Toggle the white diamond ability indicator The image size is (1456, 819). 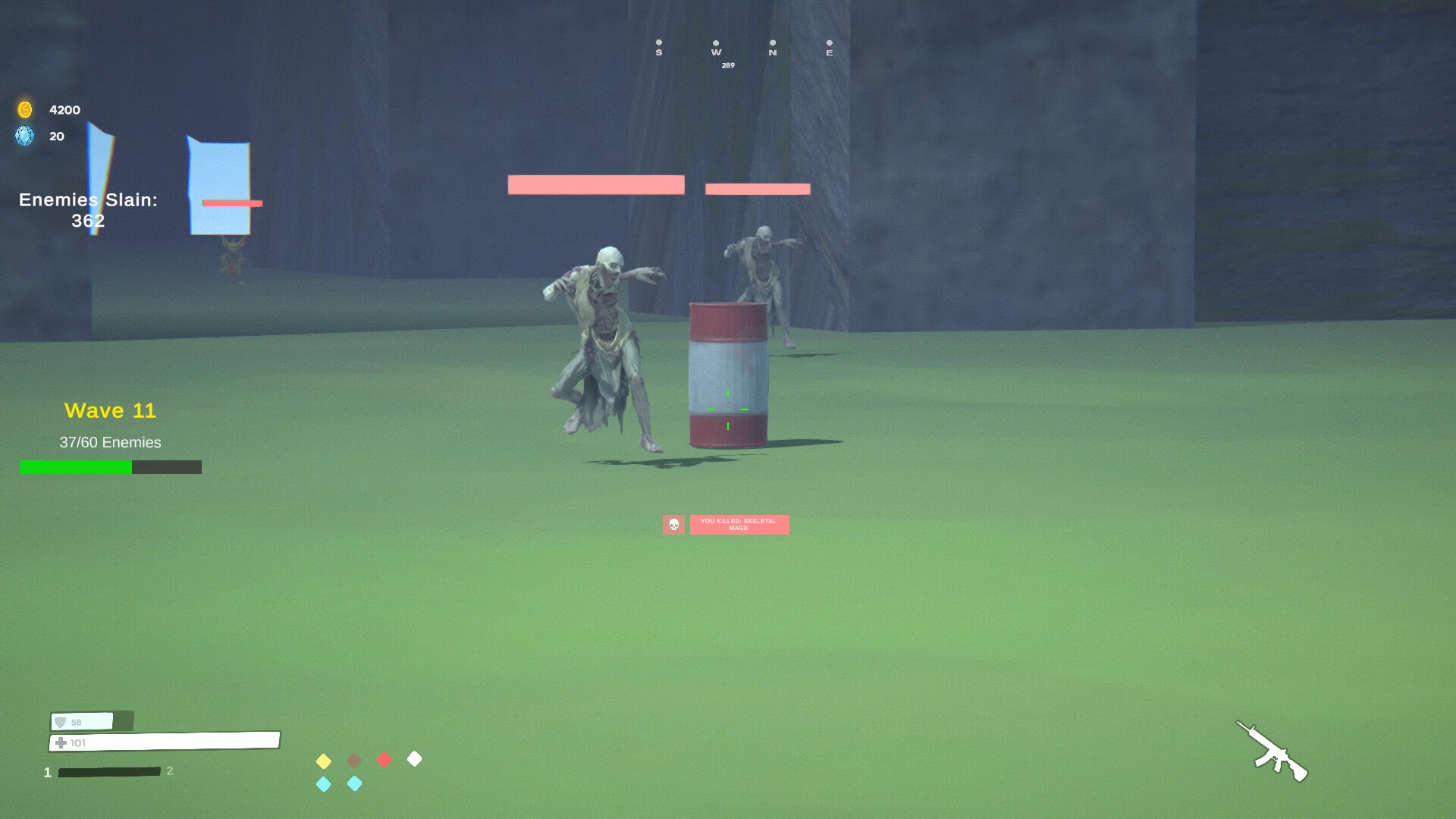[x=415, y=759]
